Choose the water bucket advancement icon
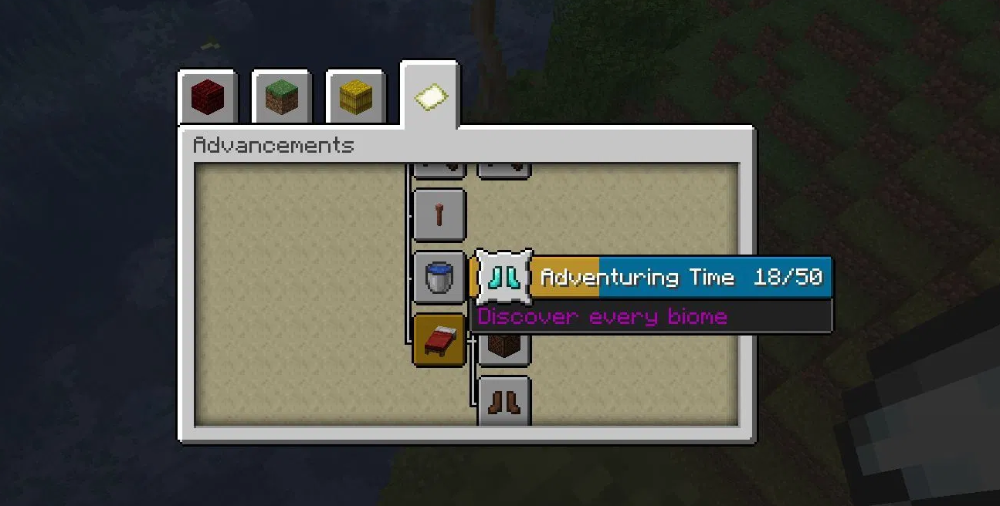Image resolution: width=1000 pixels, height=506 pixels. (439, 277)
